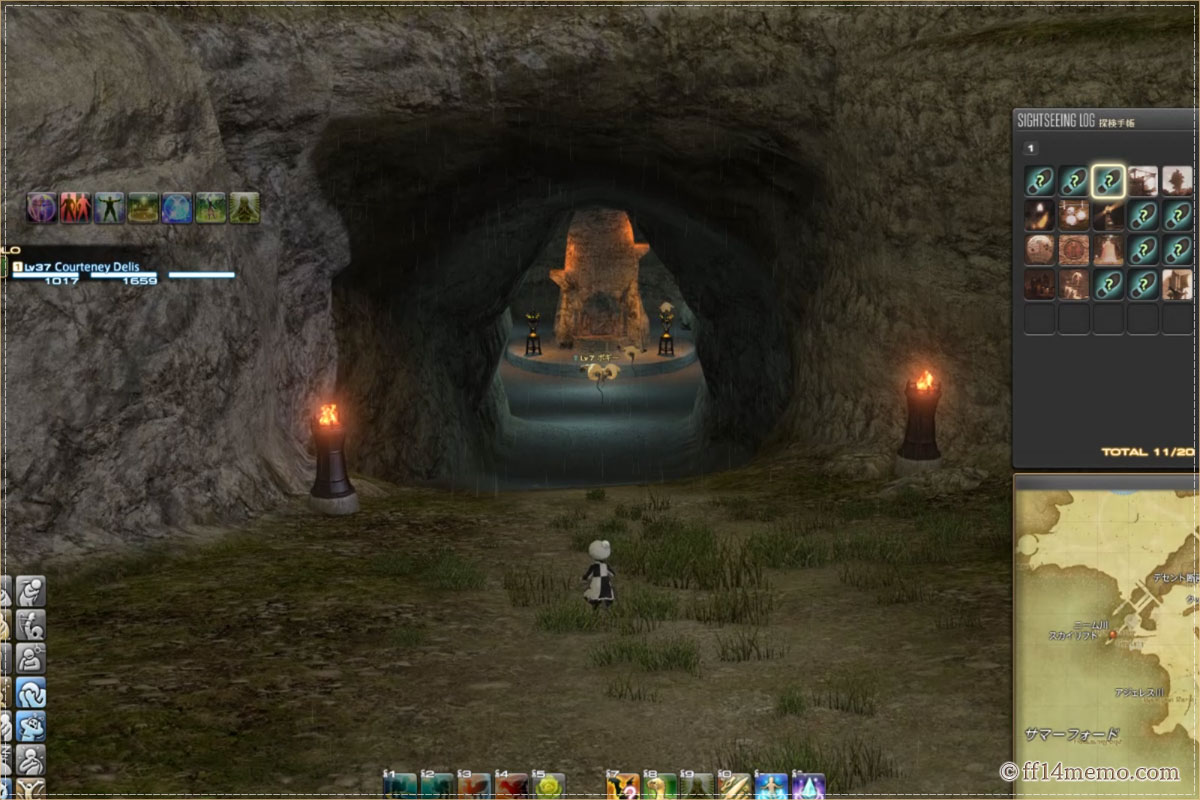Select the two red figures status icon
The width and height of the screenshot is (1200, 800).
[75, 207]
